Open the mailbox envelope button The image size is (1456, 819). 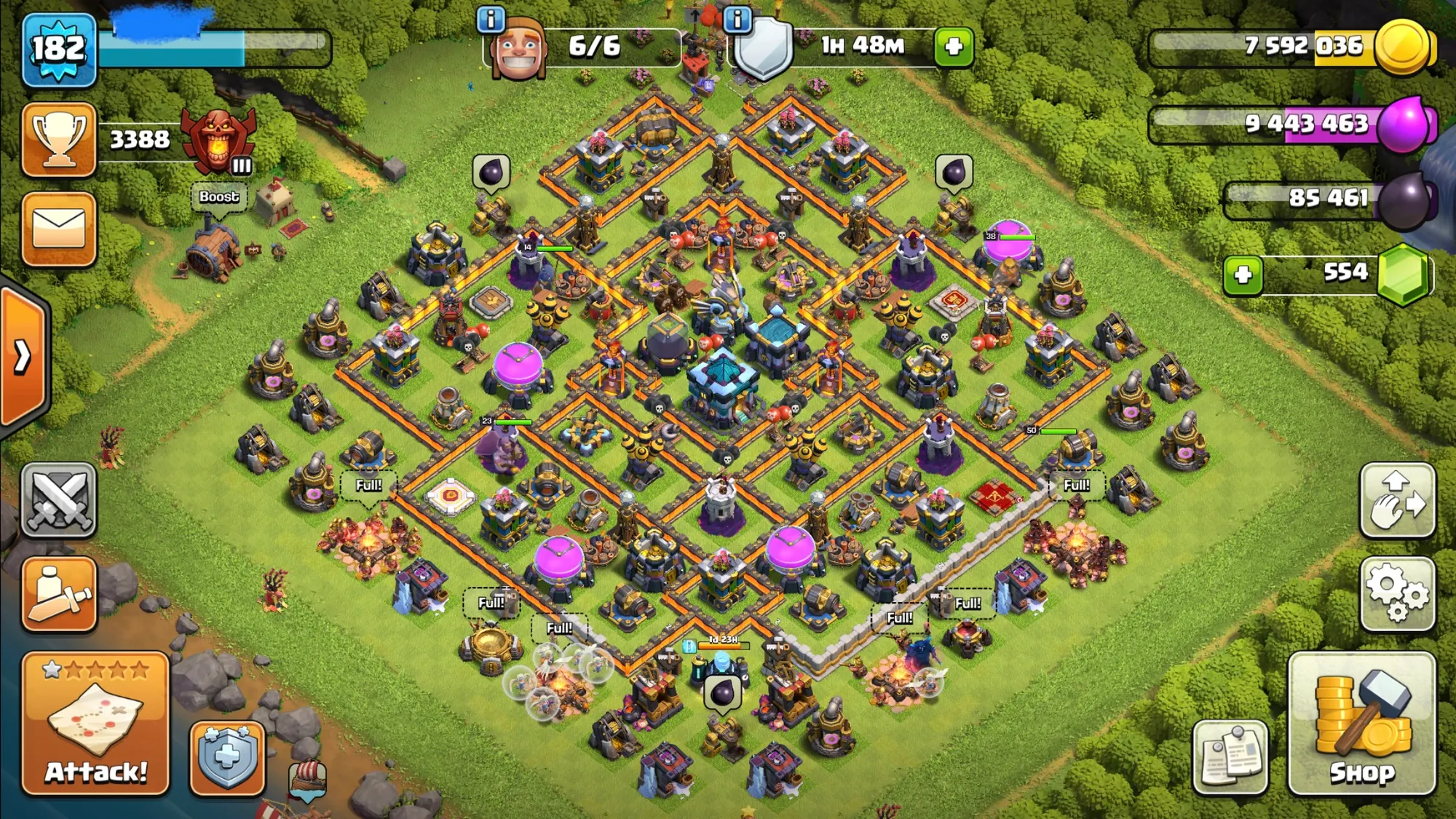(59, 229)
